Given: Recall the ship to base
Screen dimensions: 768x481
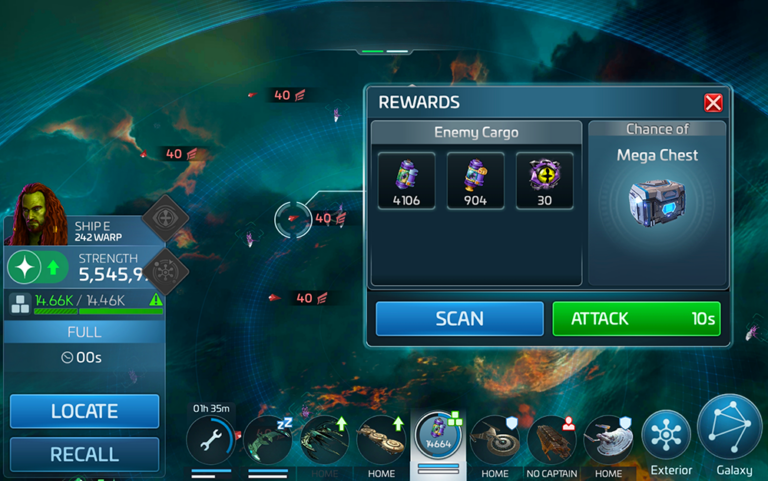Looking at the screenshot, I should [x=84, y=454].
